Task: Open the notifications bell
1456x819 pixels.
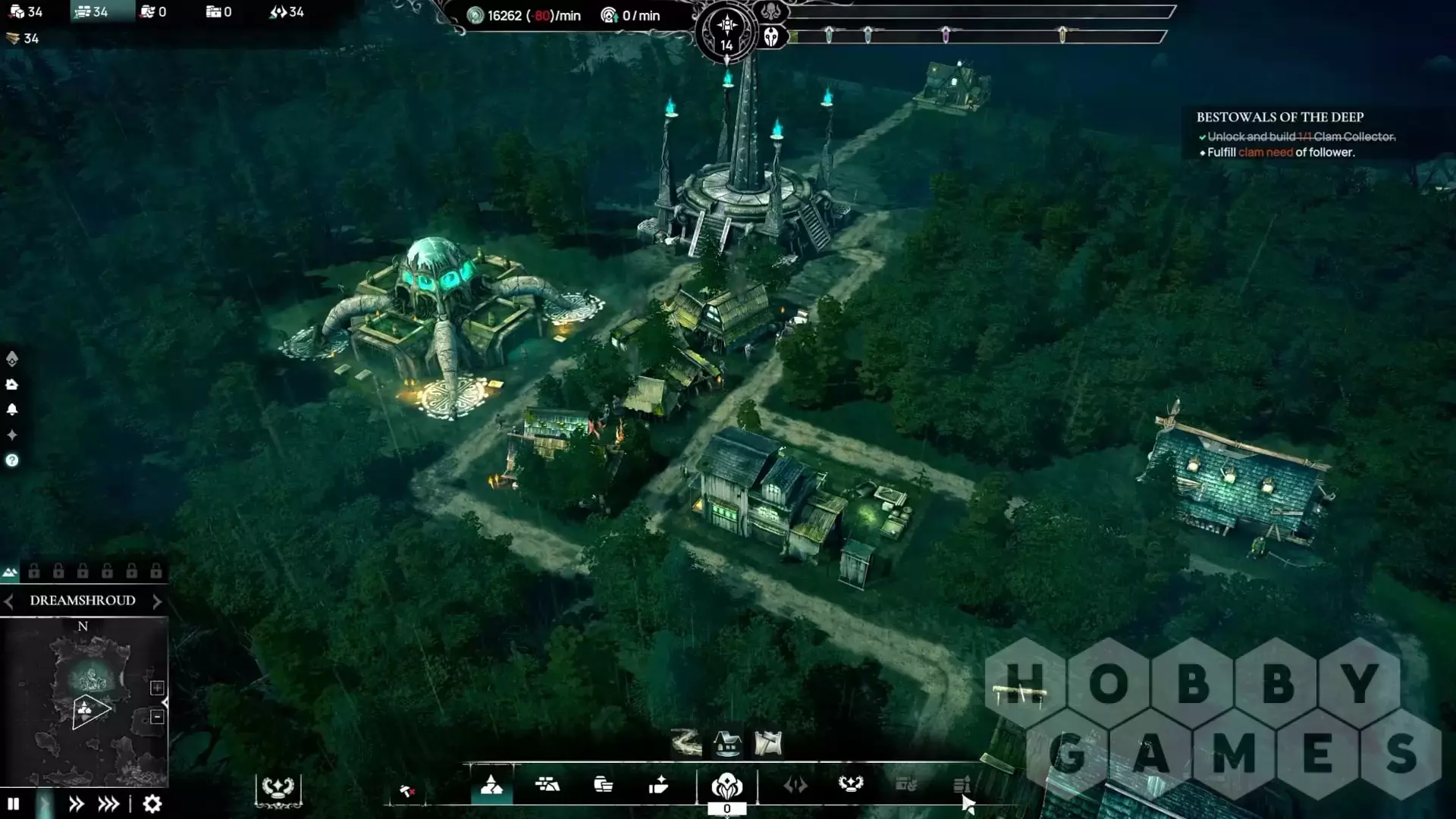Action: coord(12,409)
